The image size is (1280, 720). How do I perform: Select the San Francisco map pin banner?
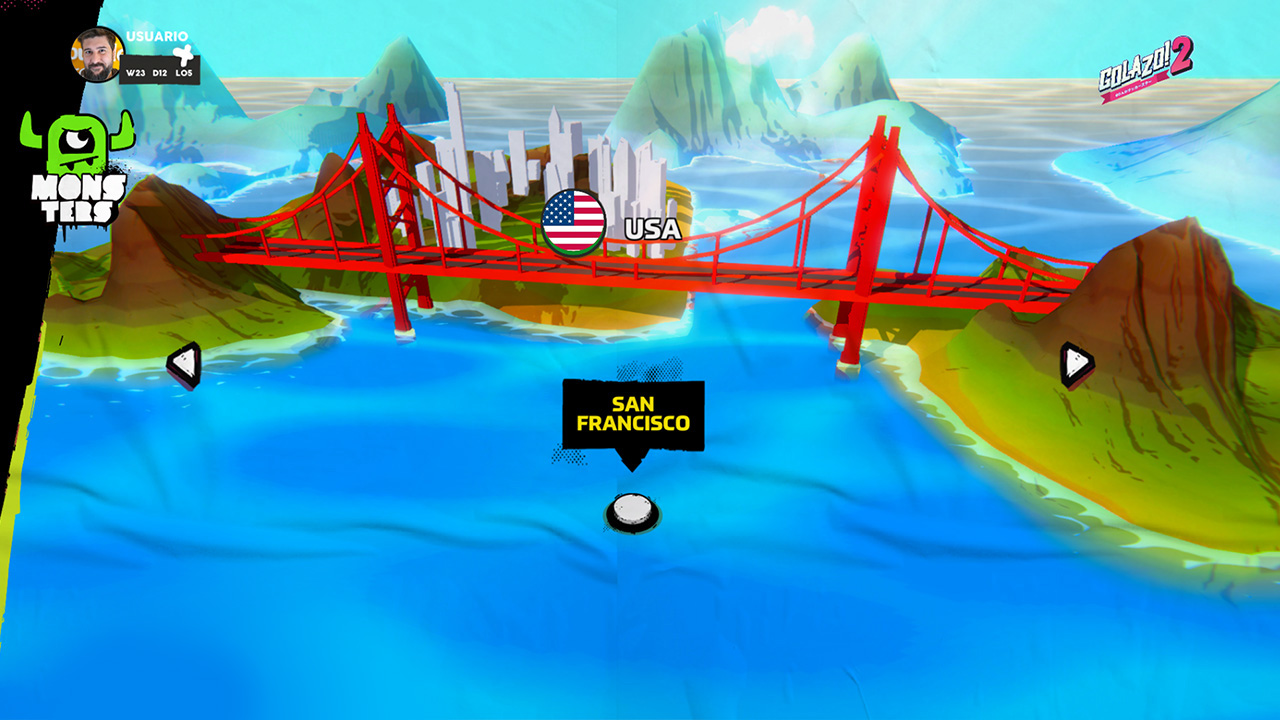(633, 412)
